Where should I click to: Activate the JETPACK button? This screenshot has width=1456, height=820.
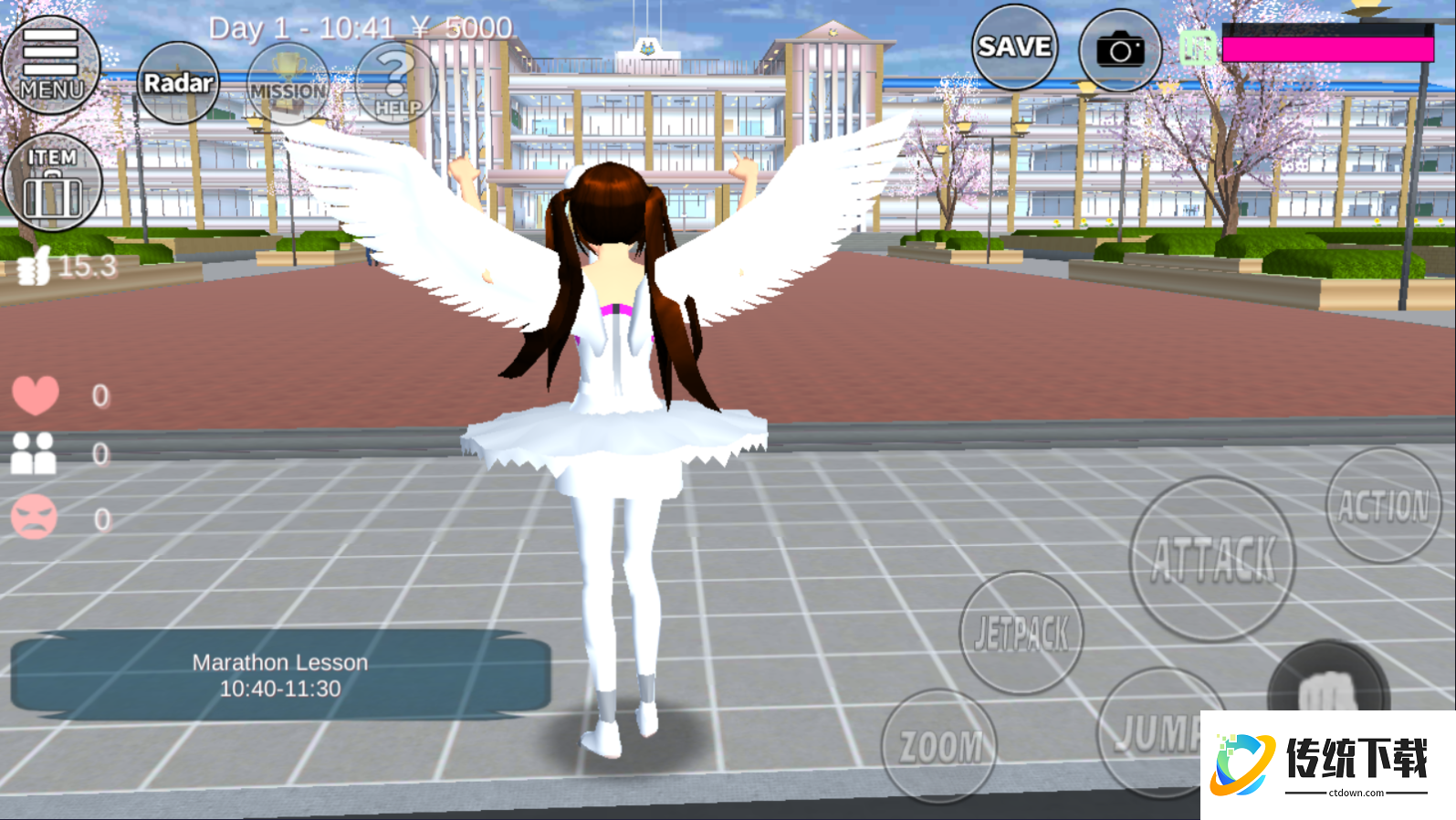(1021, 633)
